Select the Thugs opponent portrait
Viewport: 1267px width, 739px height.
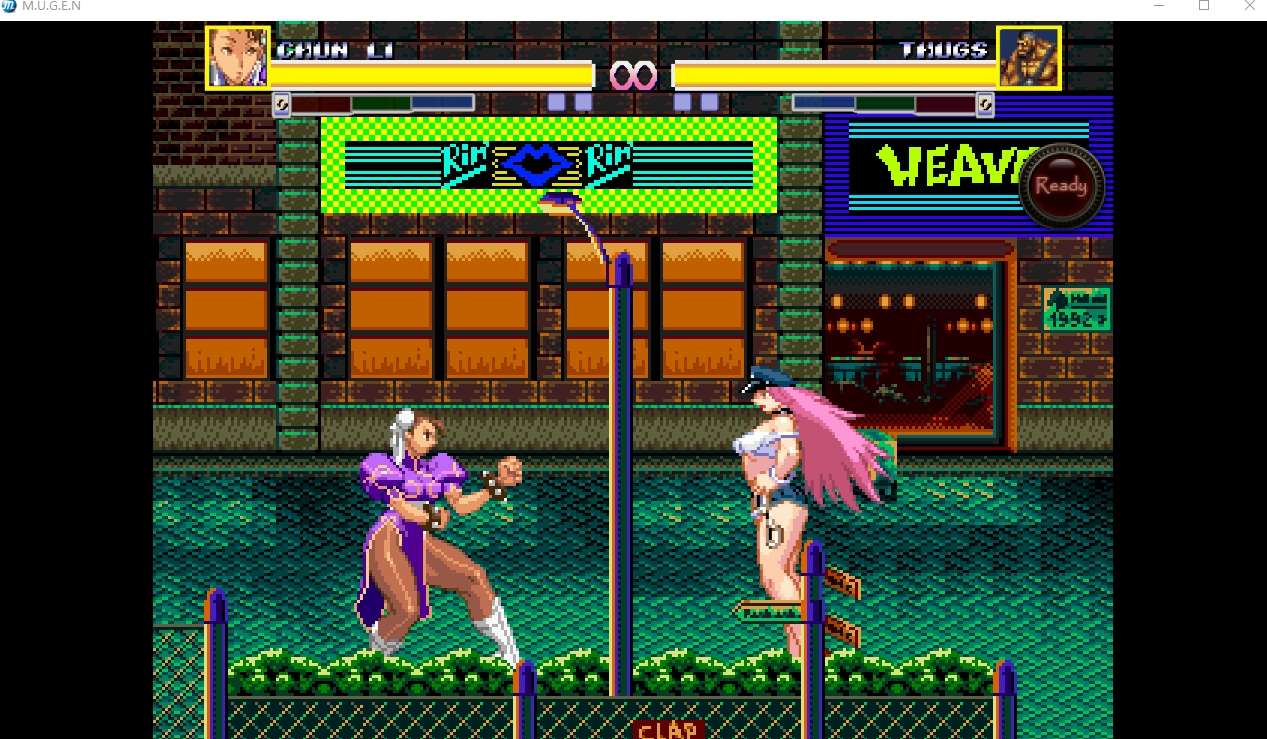[x=1028, y=58]
